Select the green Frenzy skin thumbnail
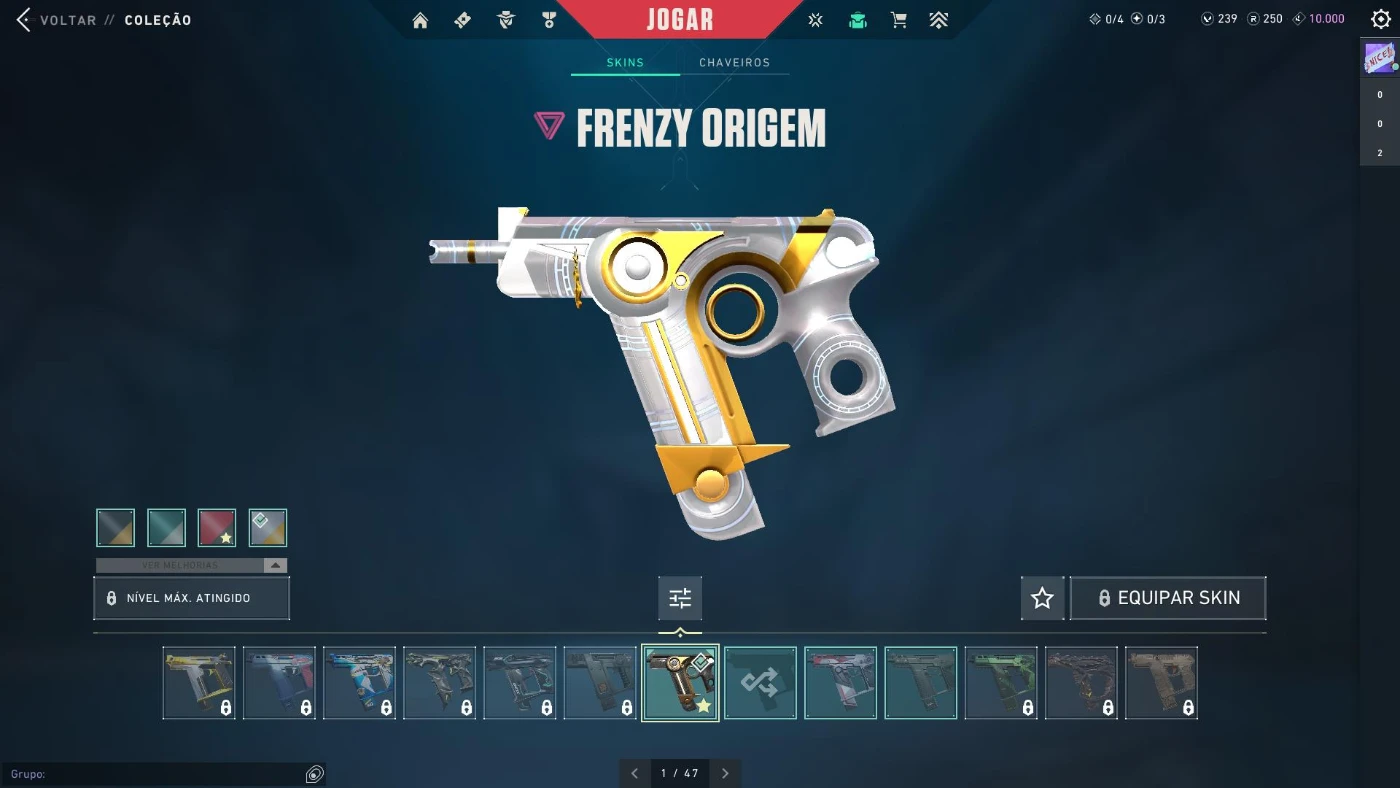Screen dimensions: 1400x788 tap(1001, 683)
